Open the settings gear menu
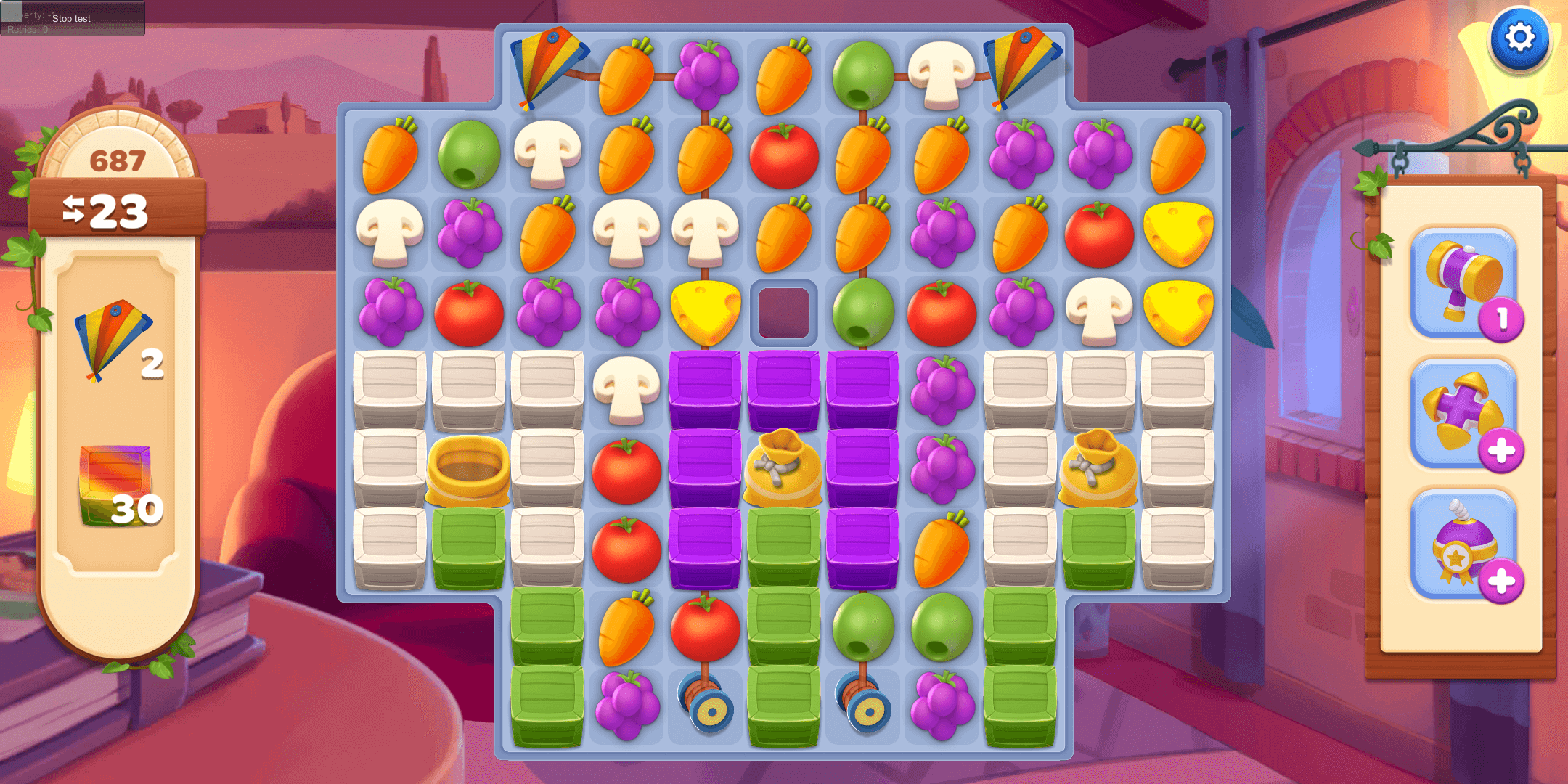Screen dimensions: 1568x784 pyautogui.click(x=1519, y=38)
